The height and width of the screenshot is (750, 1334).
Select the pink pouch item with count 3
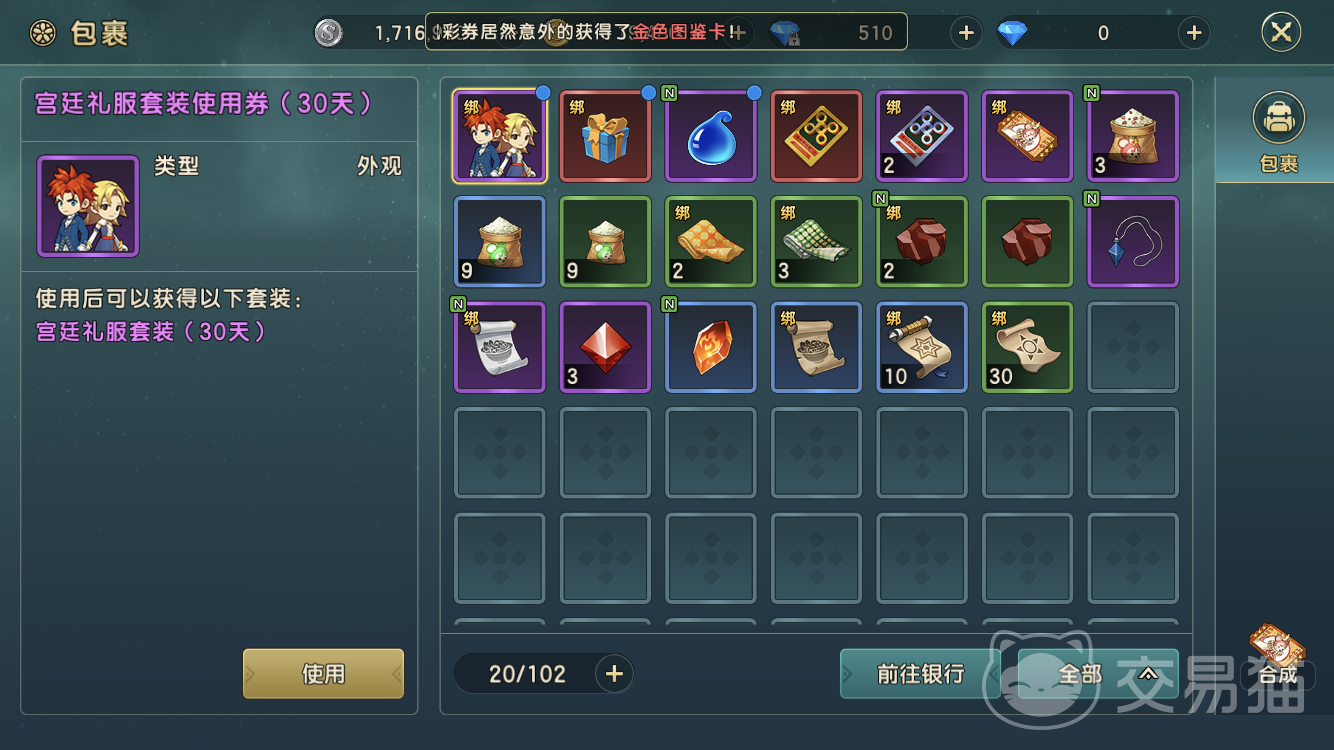[1132, 136]
